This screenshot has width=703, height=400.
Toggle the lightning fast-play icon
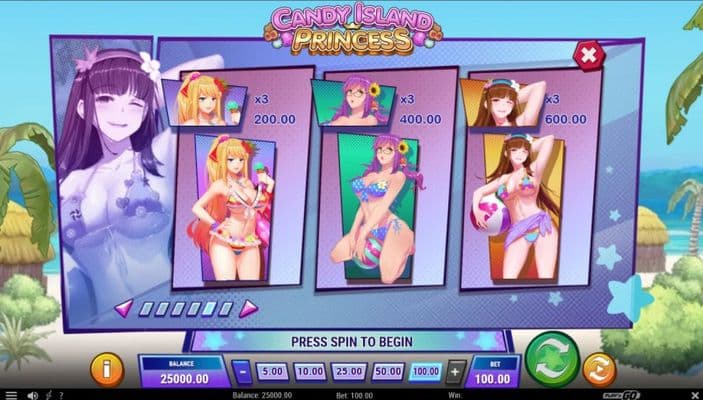(47, 395)
